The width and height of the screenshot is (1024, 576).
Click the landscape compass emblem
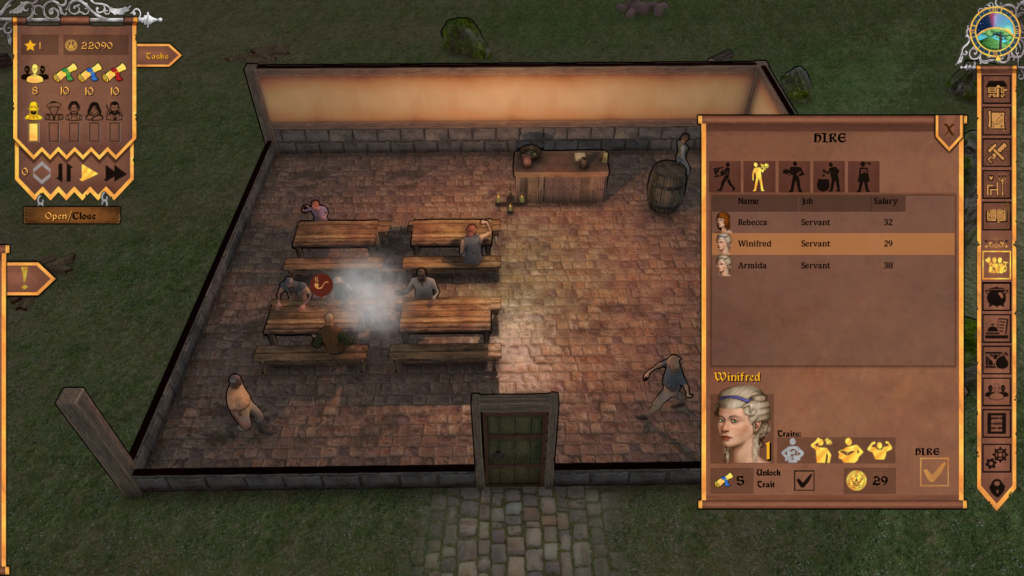pyautogui.click(x=993, y=31)
